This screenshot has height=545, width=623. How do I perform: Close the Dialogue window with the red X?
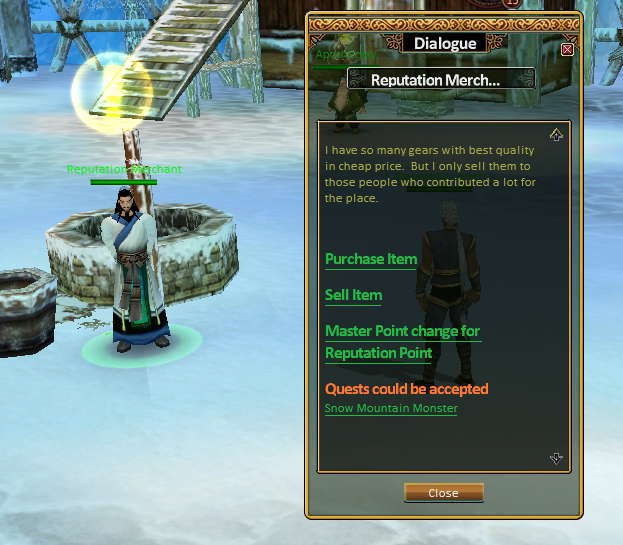(568, 49)
